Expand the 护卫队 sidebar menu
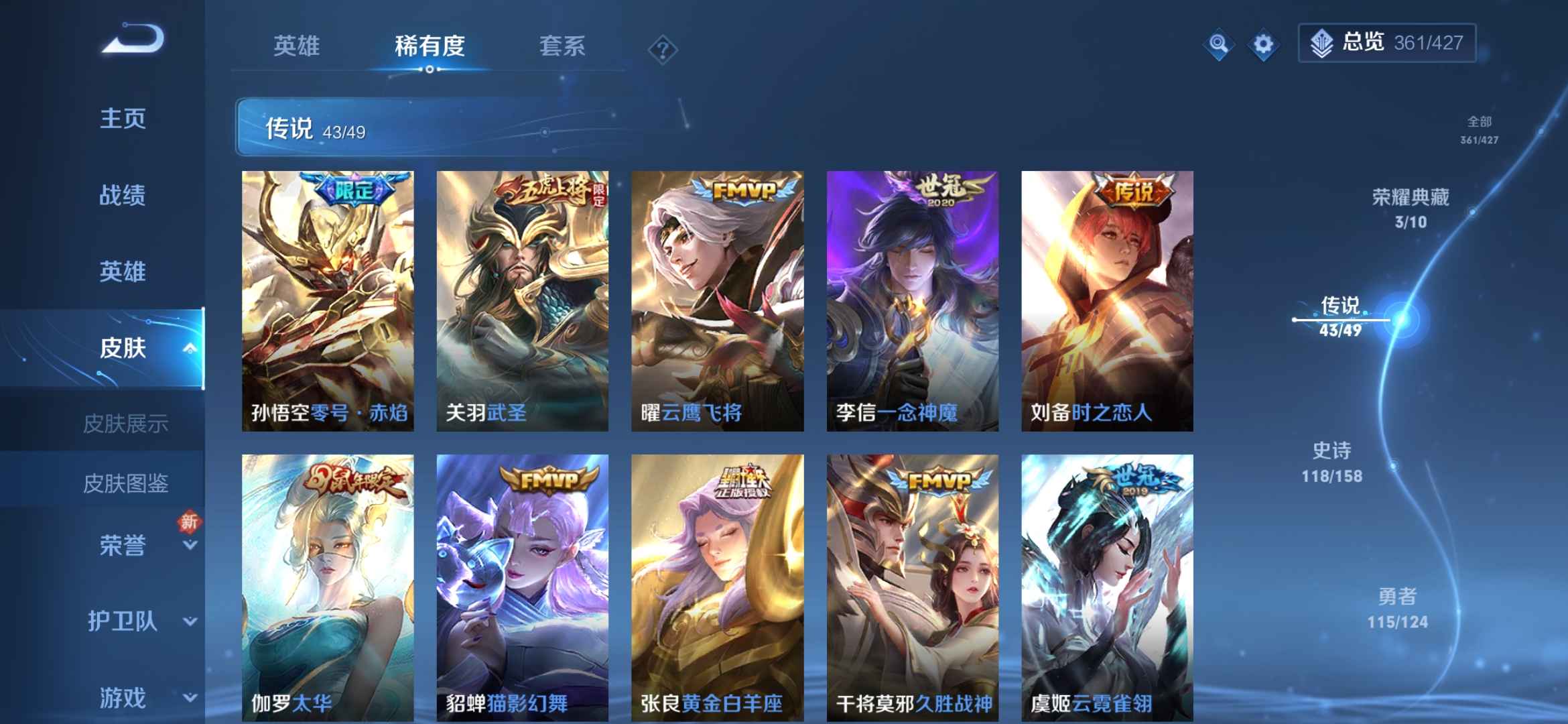The width and height of the screenshot is (1568, 724). [123, 622]
